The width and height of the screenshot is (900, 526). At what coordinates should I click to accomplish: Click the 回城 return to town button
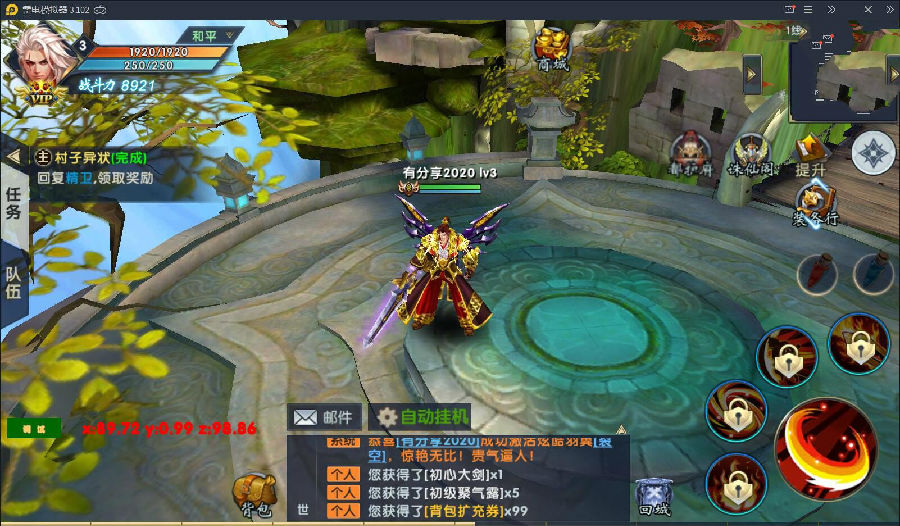653,495
